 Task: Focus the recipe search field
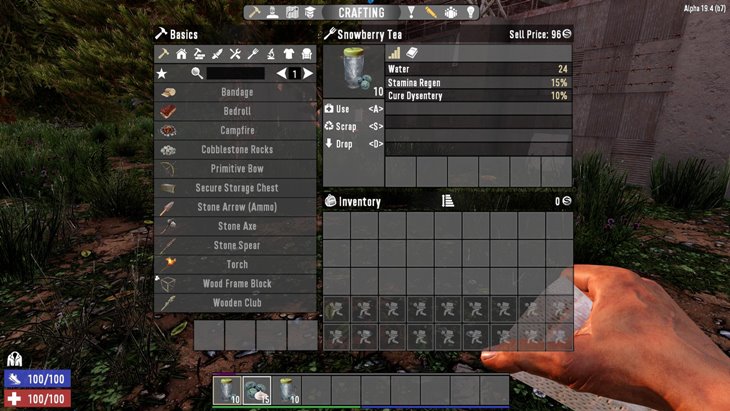235,73
